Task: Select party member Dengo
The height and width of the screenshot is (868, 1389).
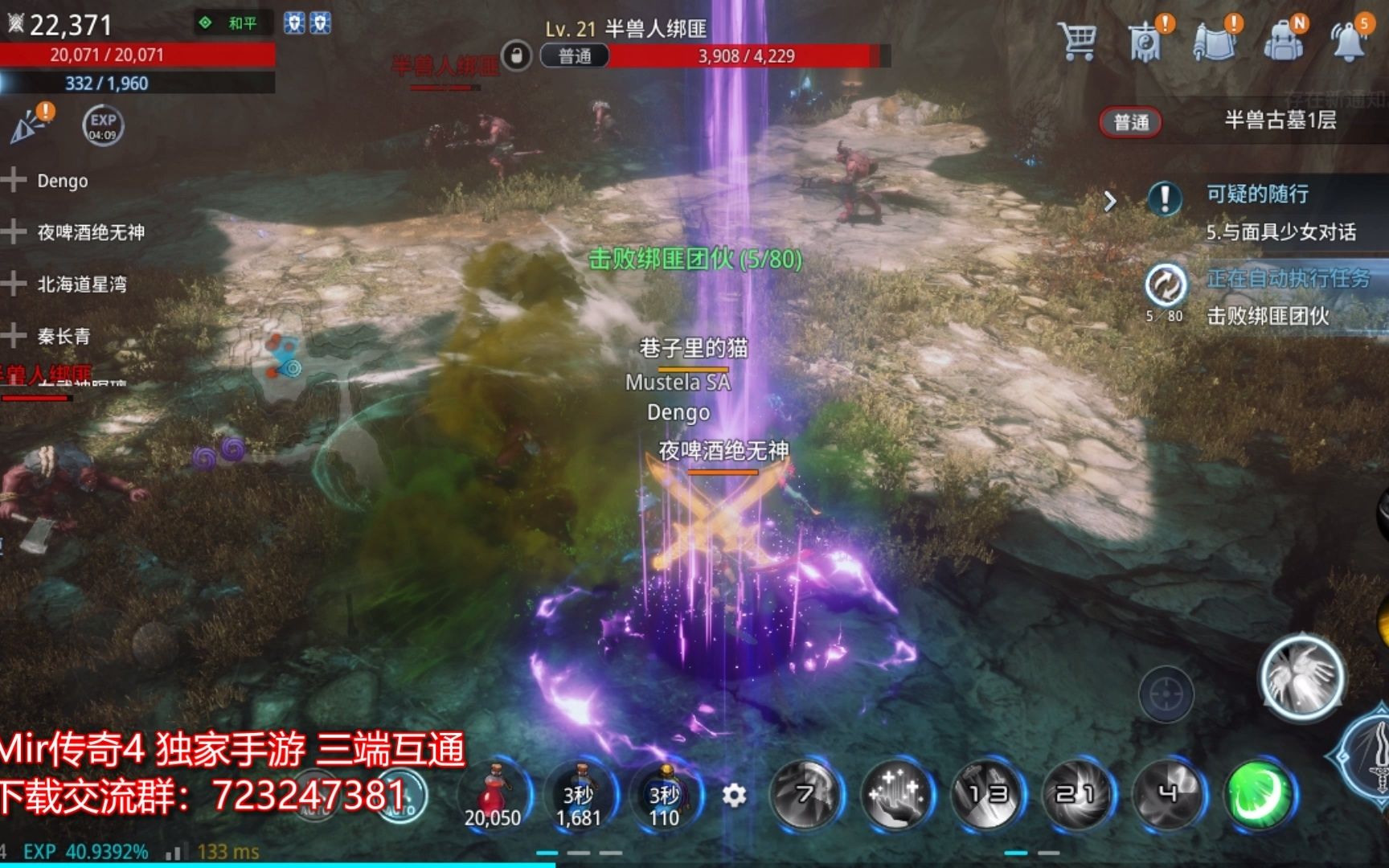Action: click(61, 181)
